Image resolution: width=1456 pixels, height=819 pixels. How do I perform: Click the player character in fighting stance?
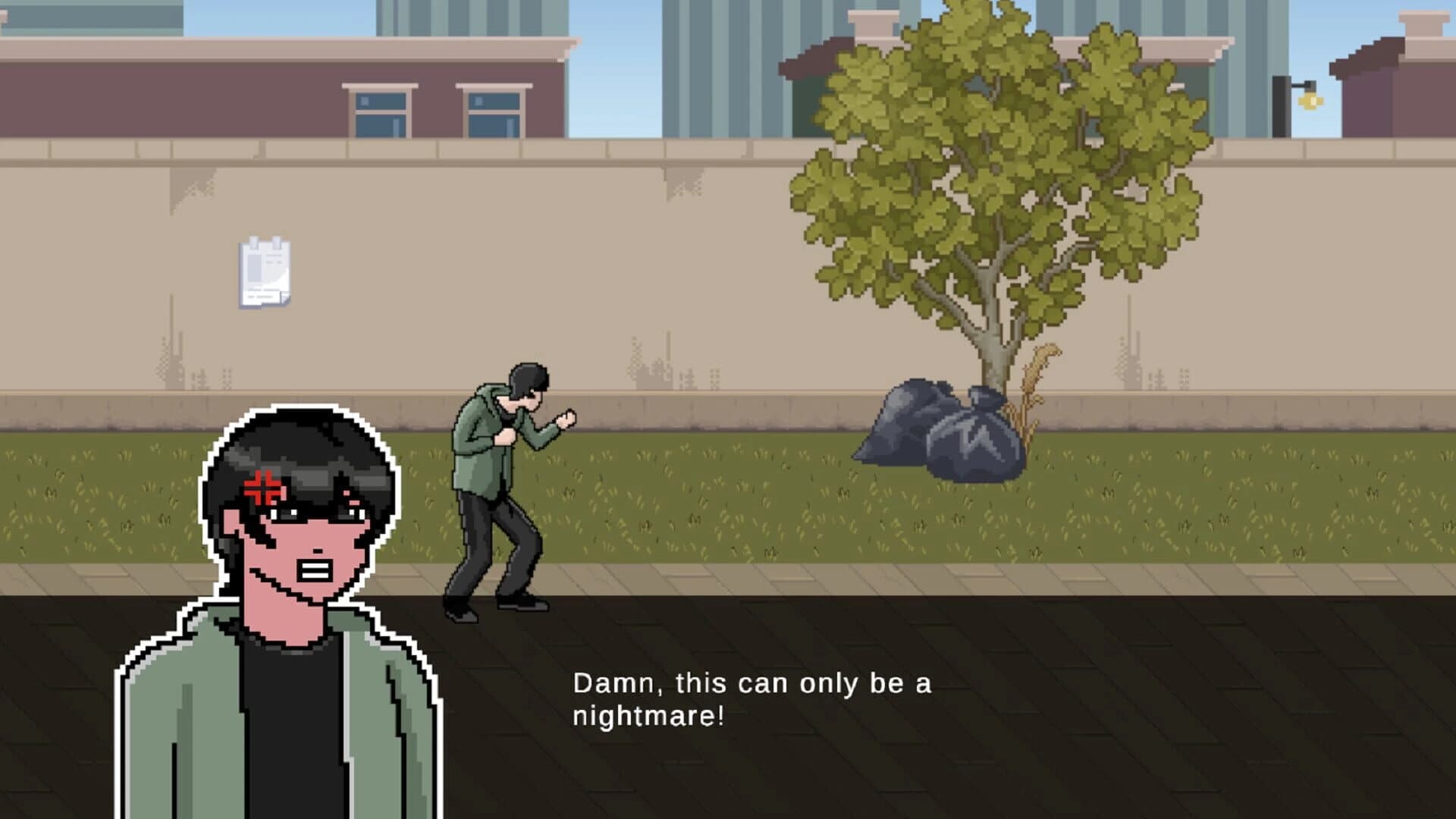(504, 493)
